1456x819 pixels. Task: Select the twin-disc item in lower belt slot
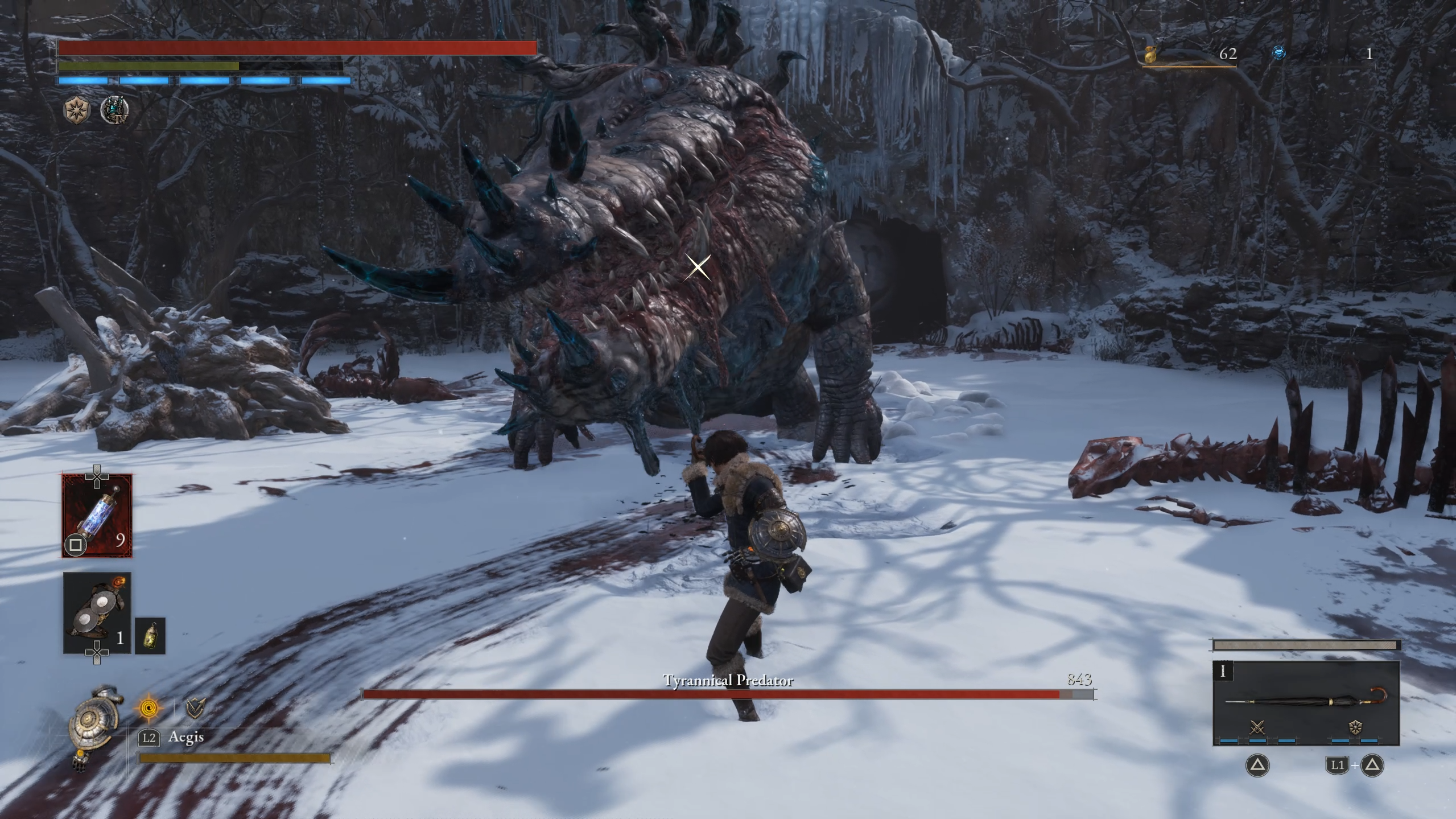click(97, 612)
